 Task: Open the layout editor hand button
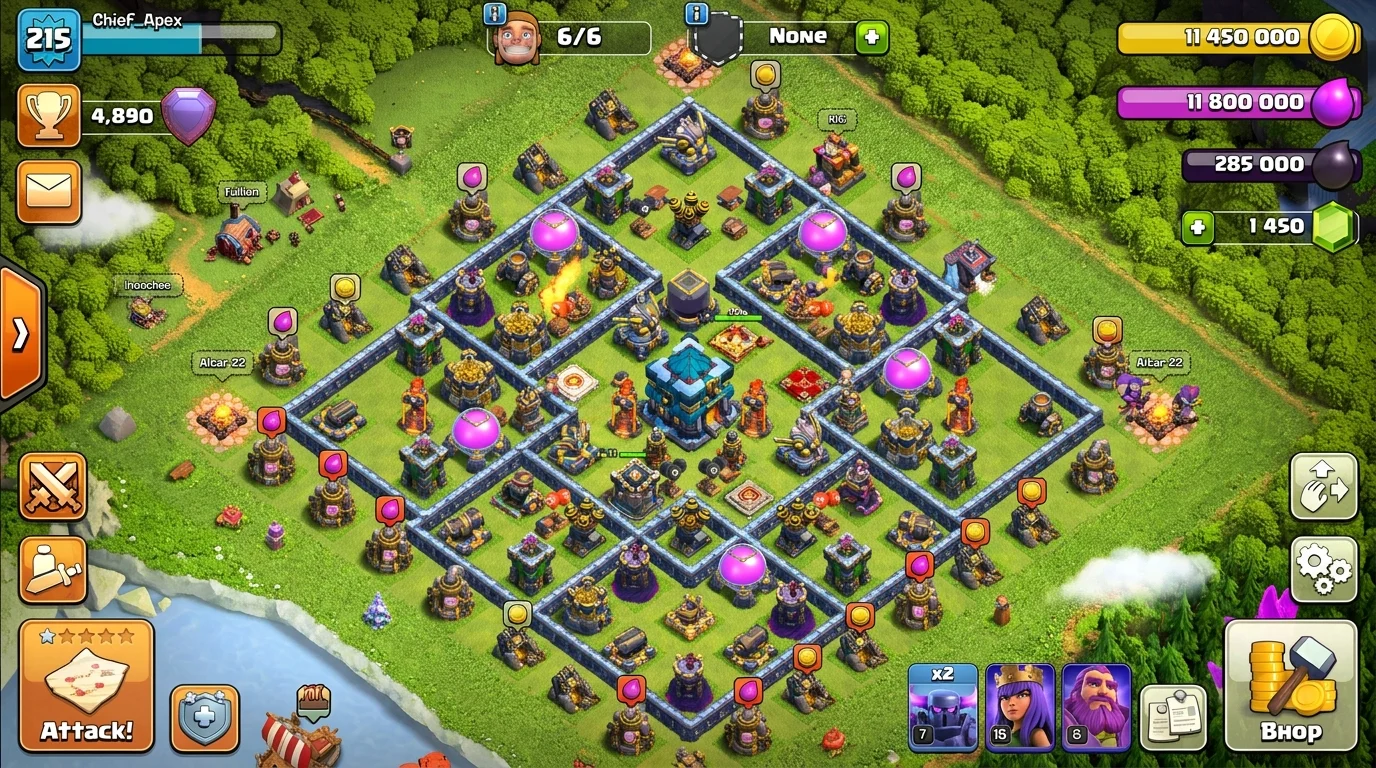tap(1324, 486)
